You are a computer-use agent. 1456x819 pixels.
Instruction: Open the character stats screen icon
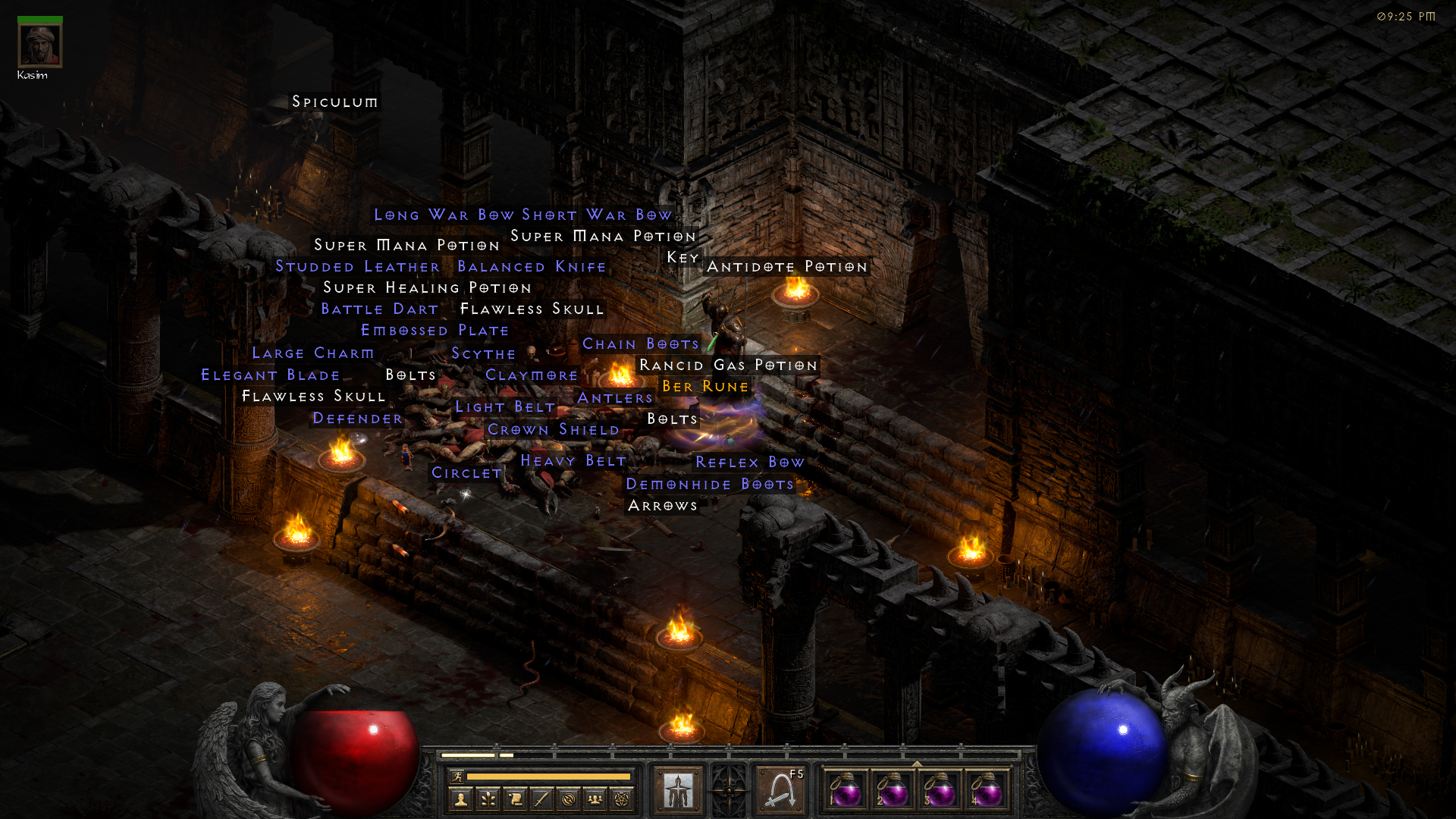click(x=461, y=798)
